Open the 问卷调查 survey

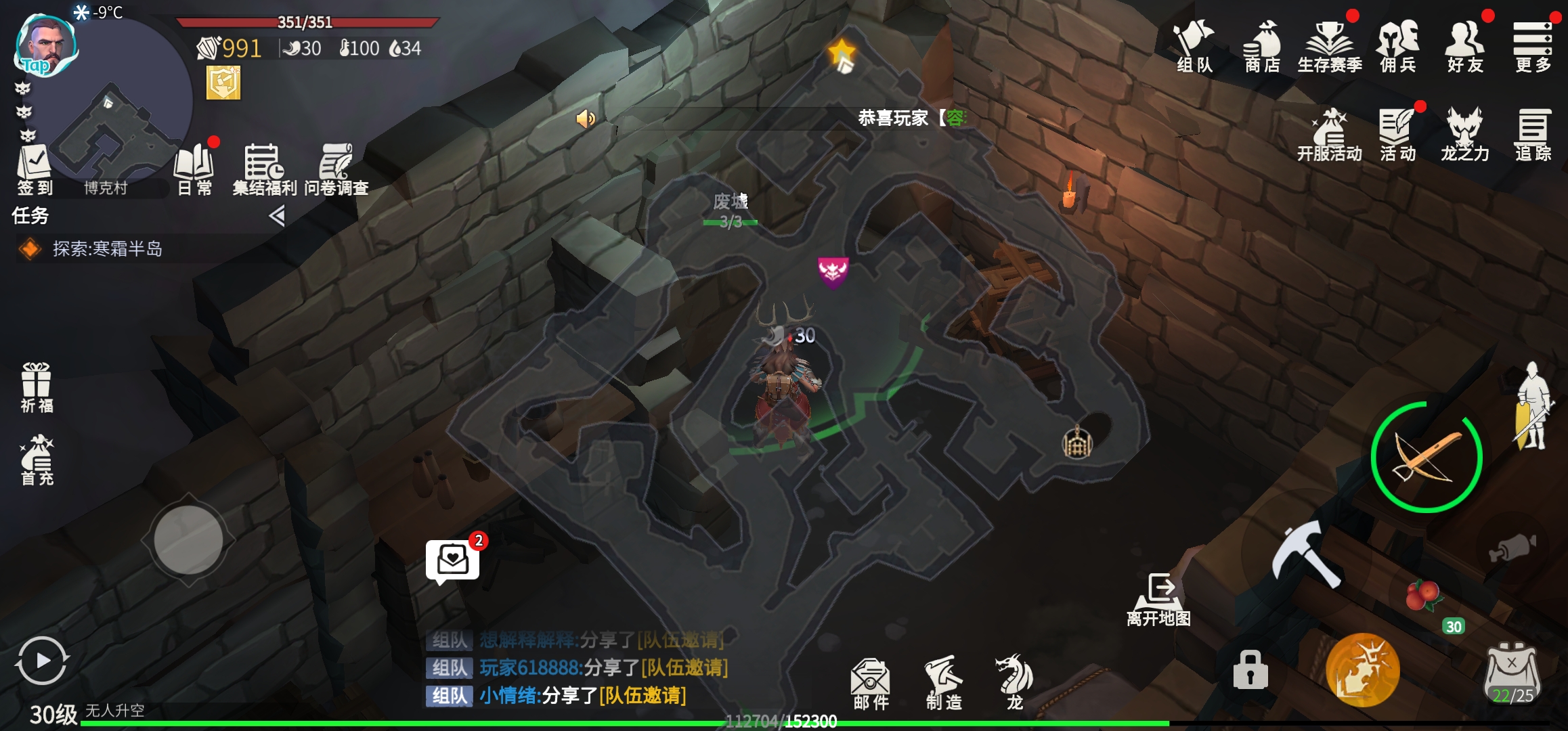[336, 170]
